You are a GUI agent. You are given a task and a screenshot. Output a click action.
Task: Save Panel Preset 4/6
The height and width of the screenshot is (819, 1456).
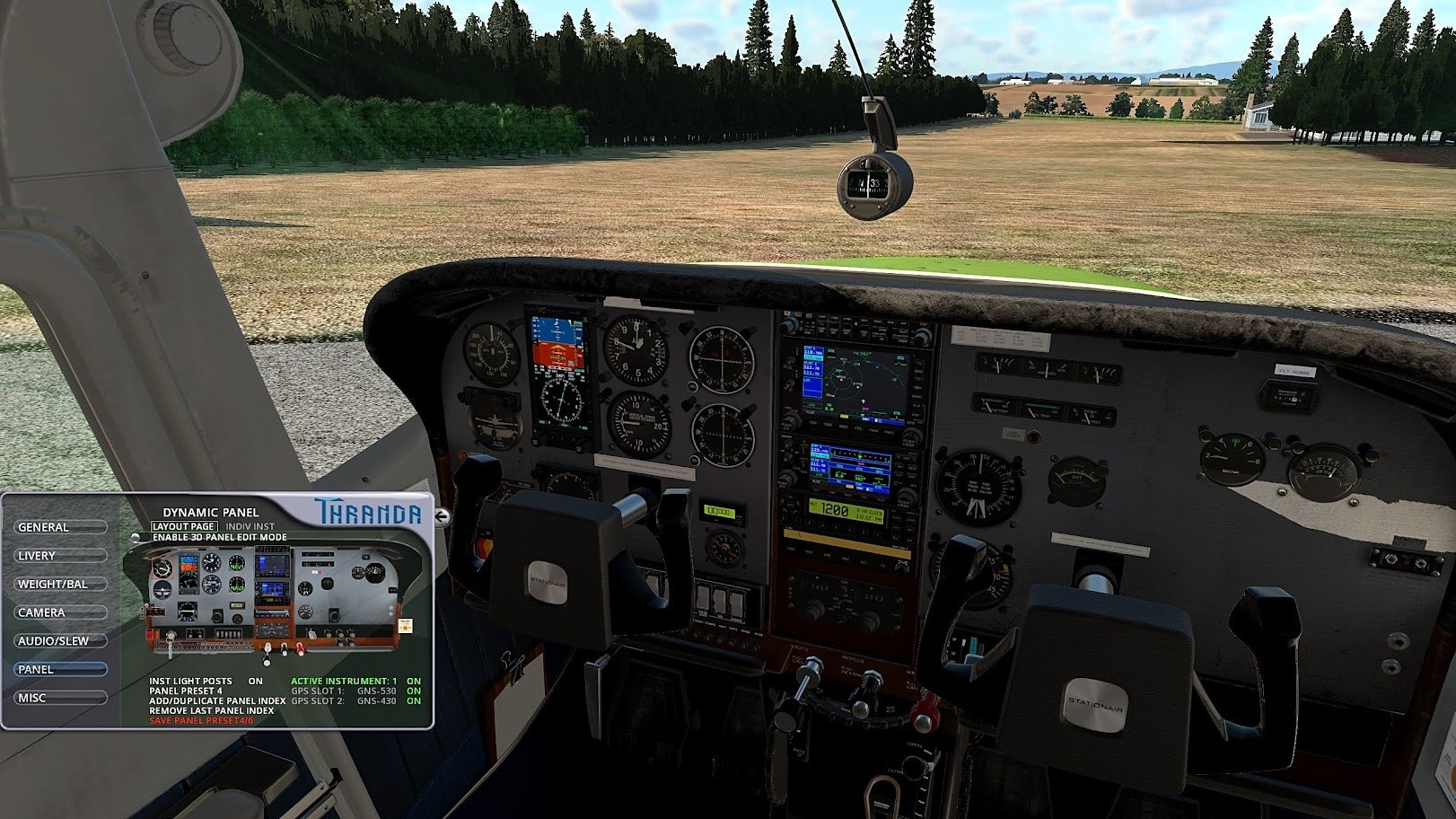pyautogui.click(x=202, y=720)
